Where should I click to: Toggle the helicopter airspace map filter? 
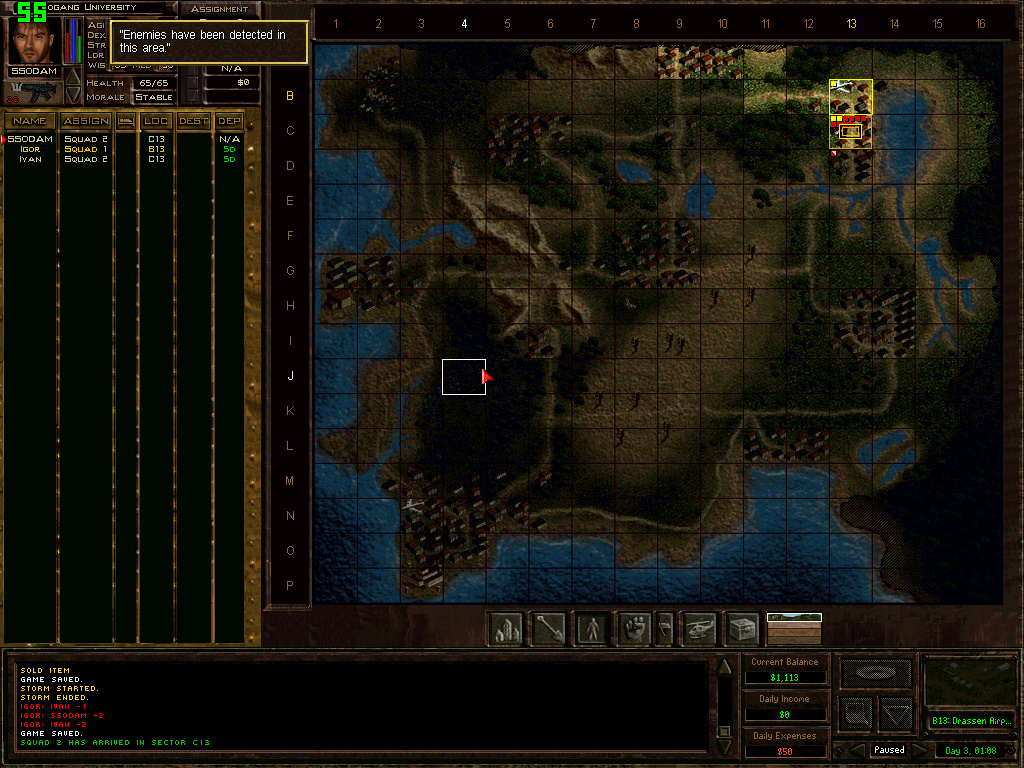699,629
